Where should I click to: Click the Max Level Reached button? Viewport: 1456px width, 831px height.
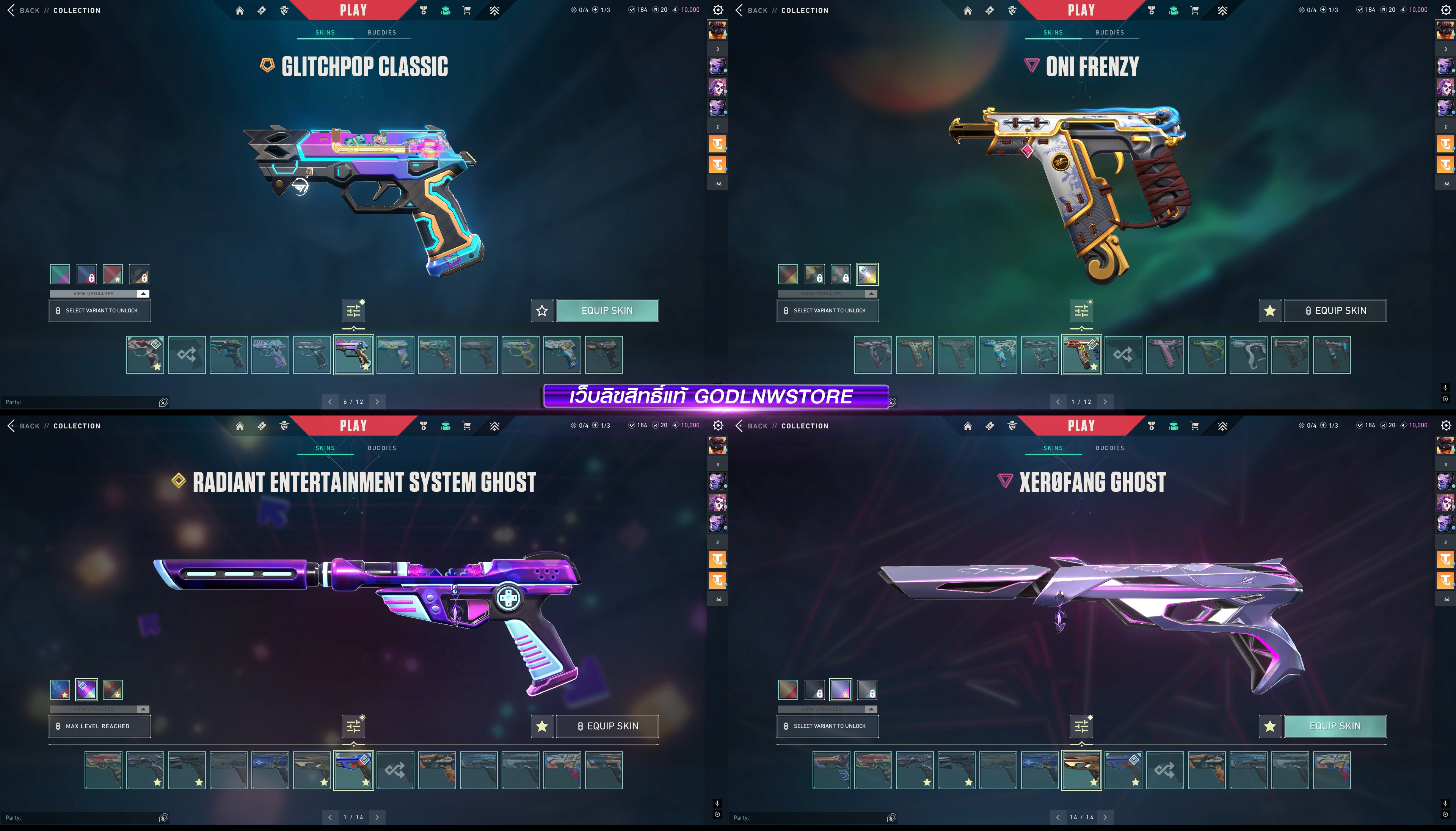tap(99, 726)
